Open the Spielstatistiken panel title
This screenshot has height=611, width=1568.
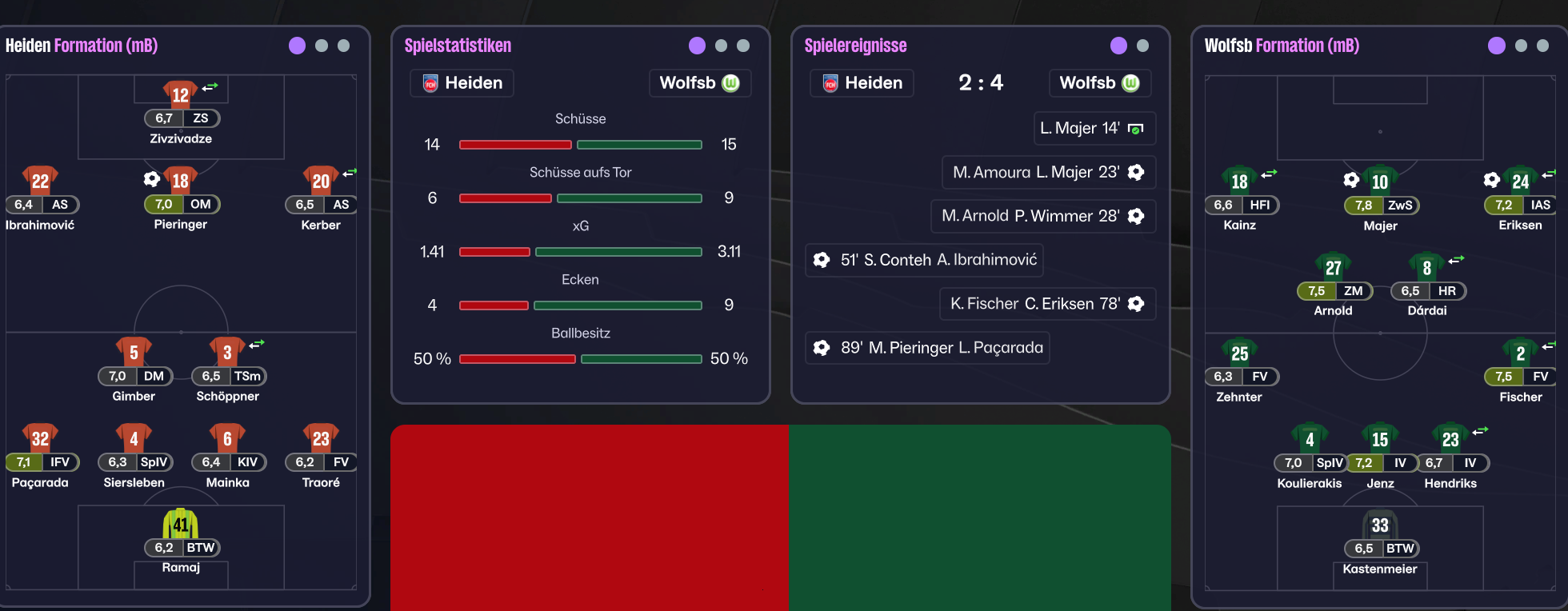[x=458, y=46]
